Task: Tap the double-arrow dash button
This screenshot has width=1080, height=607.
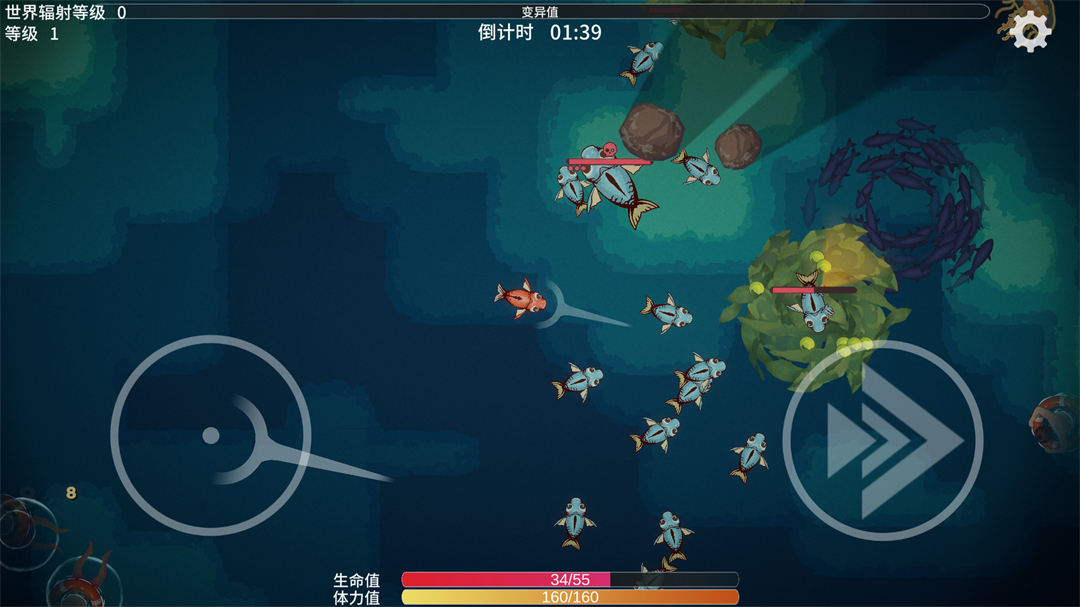Action: pos(883,440)
